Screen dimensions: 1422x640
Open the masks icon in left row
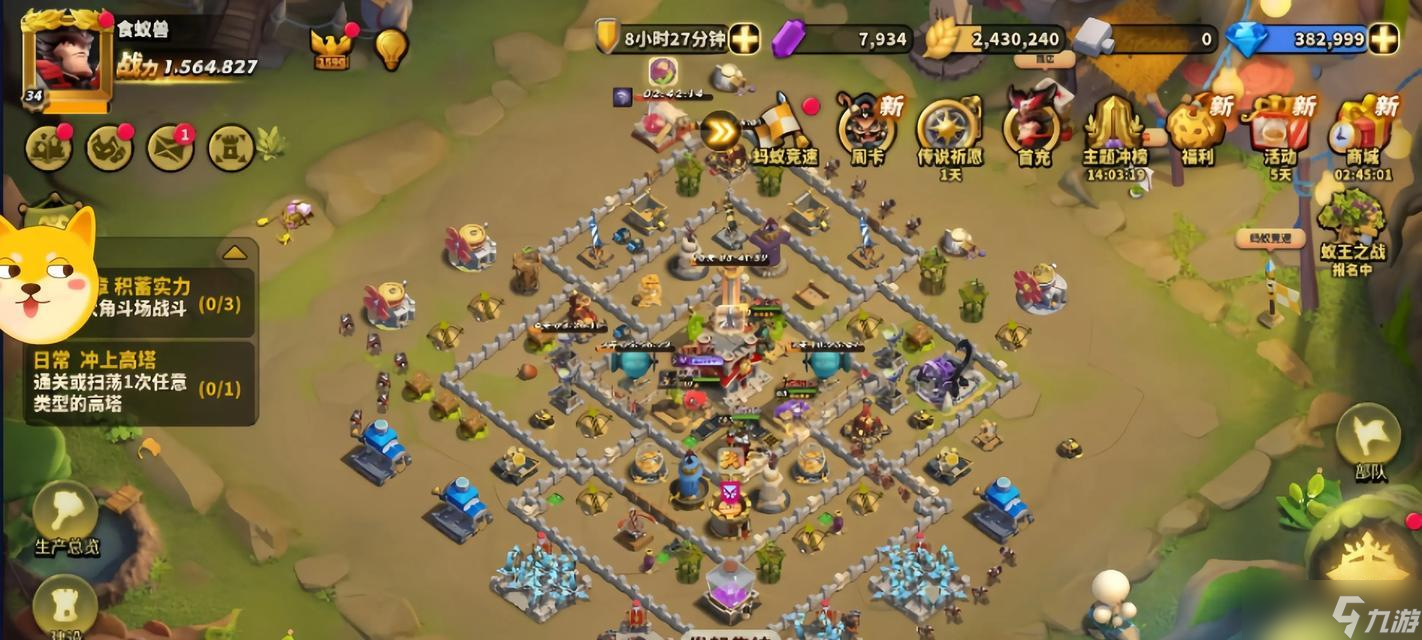point(110,148)
